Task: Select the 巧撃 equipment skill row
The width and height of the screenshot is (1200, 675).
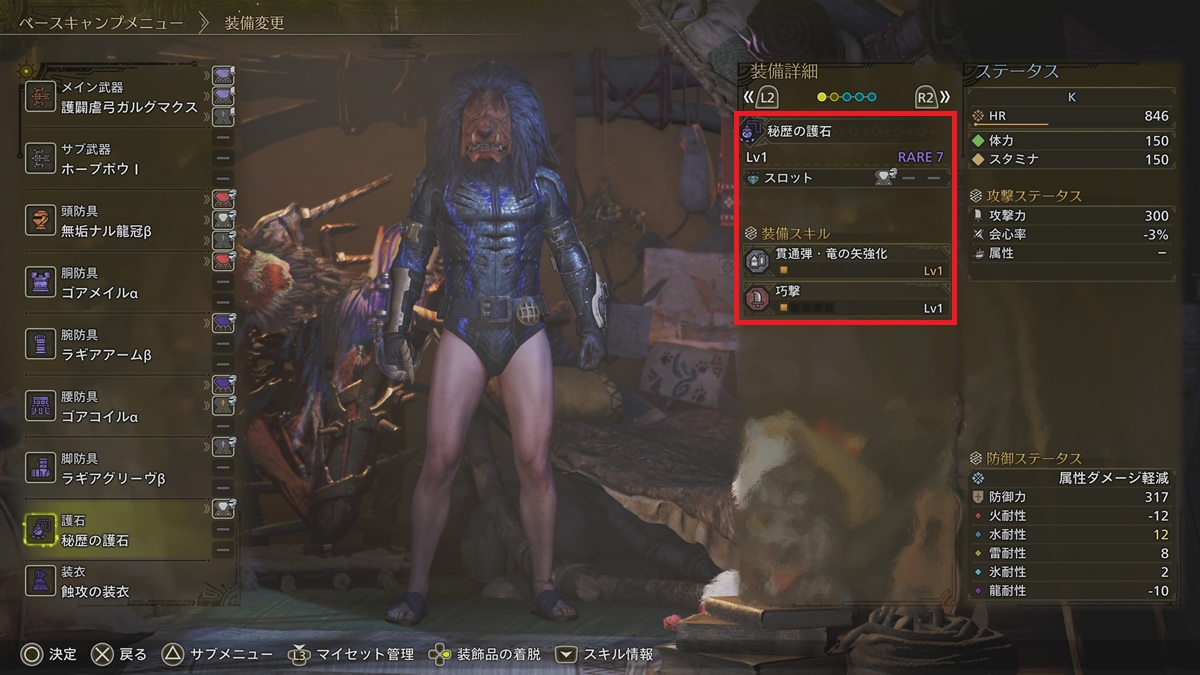Action: pos(846,299)
